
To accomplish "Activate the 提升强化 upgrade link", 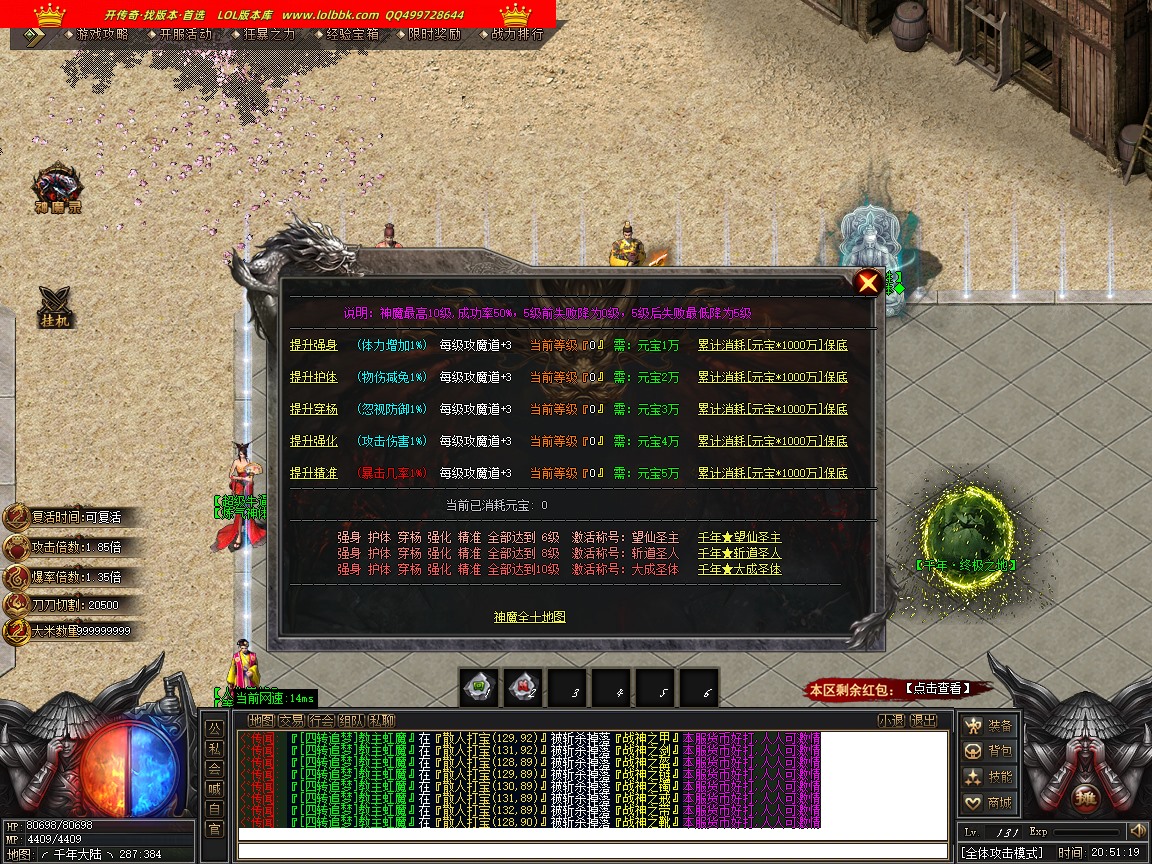I will pyautogui.click(x=314, y=441).
